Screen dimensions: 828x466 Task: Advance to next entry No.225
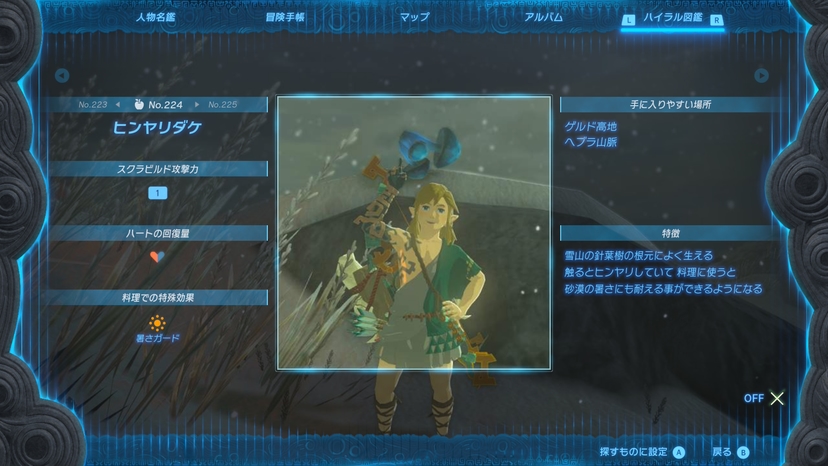point(220,104)
